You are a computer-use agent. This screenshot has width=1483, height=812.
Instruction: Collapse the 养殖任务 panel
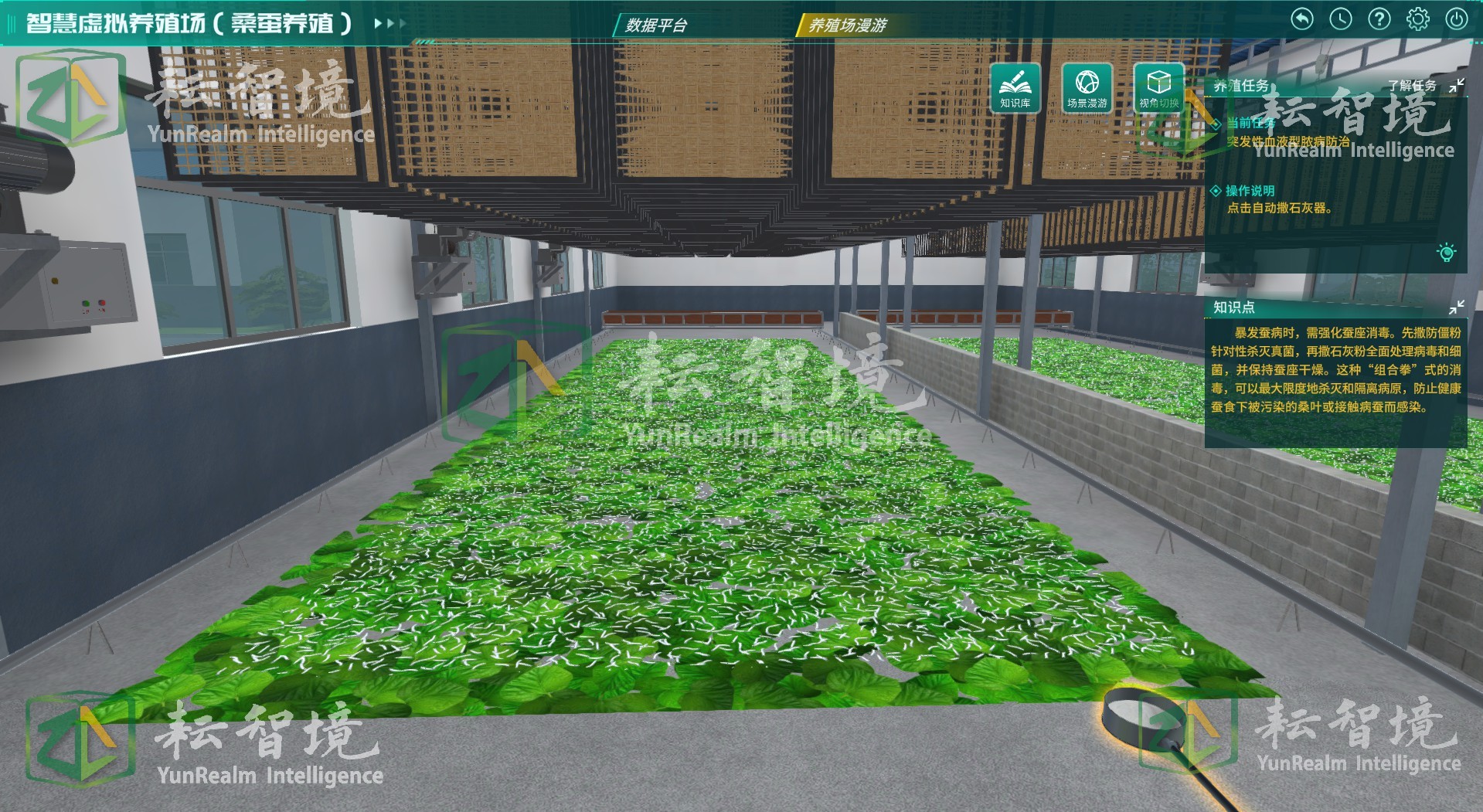point(1457,86)
